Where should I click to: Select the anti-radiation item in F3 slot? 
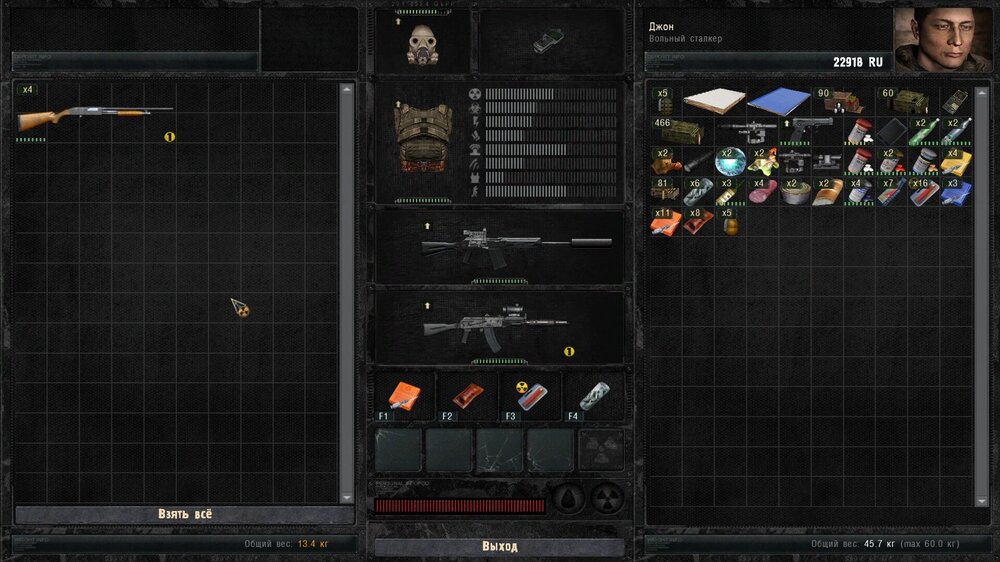(529, 396)
